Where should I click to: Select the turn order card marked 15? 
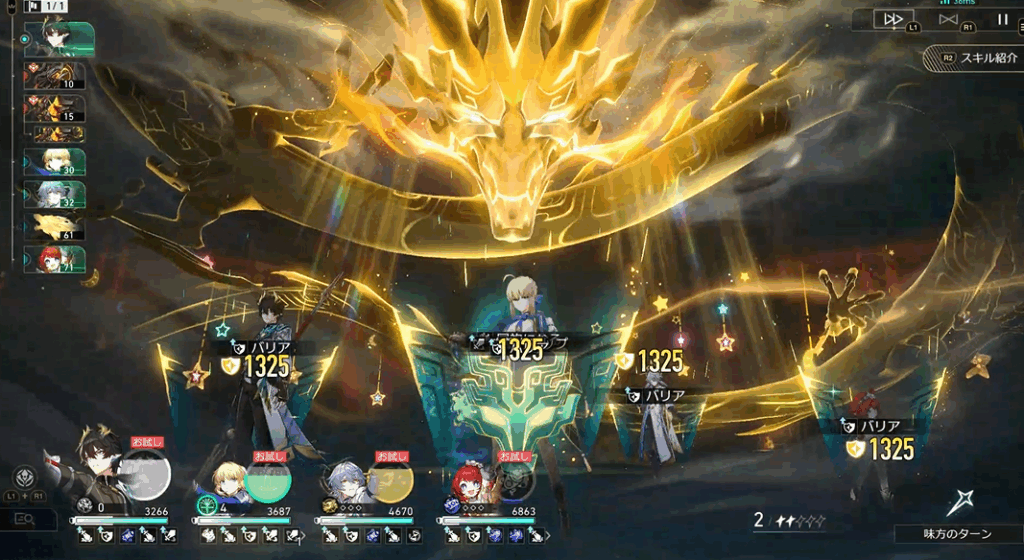click(59, 109)
